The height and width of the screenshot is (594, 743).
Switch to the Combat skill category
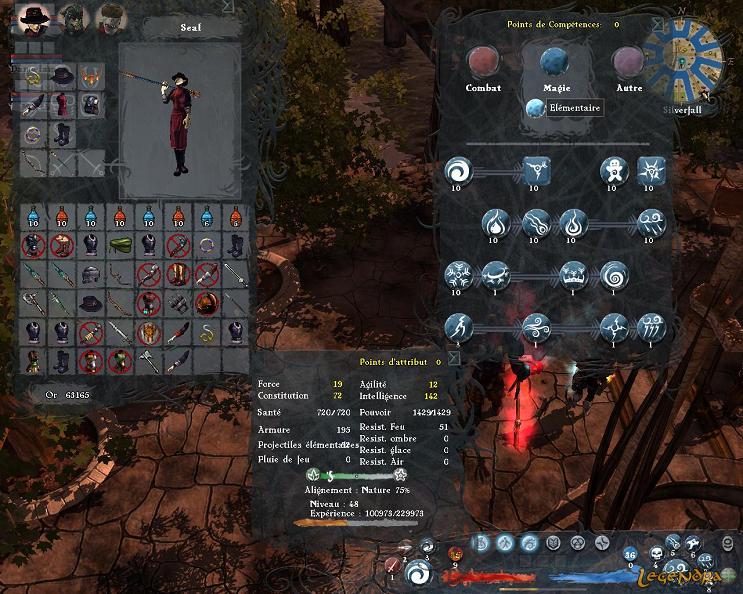pyautogui.click(x=483, y=63)
